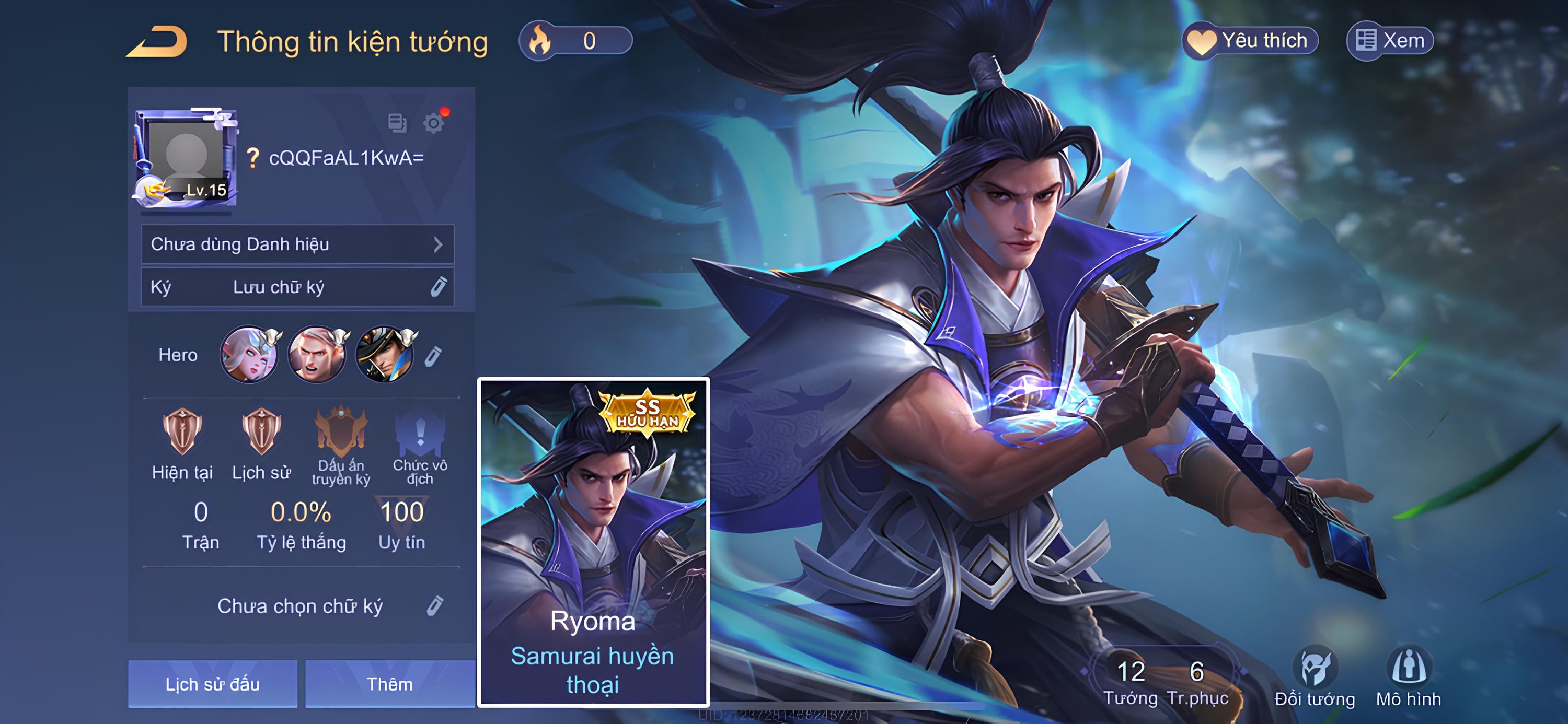Go back using the gold arrow

(x=157, y=42)
